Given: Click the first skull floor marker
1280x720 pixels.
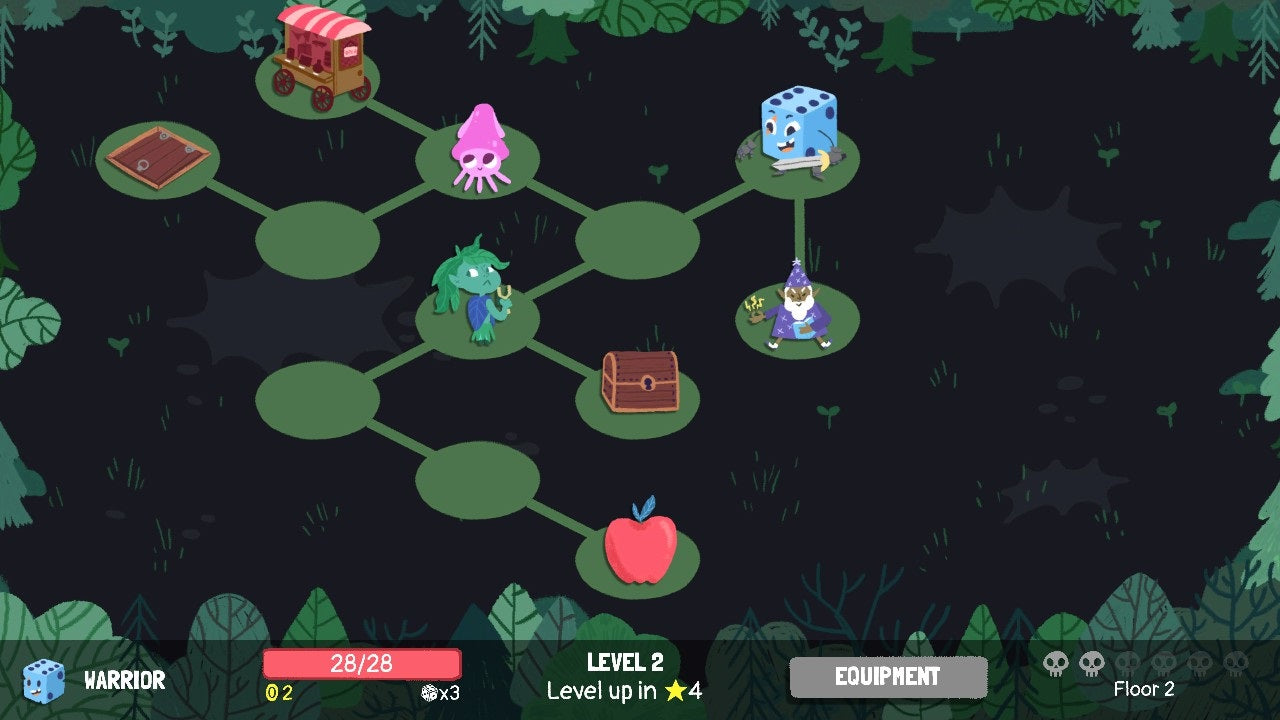Looking at the screenshot, I should (1055, 663).
